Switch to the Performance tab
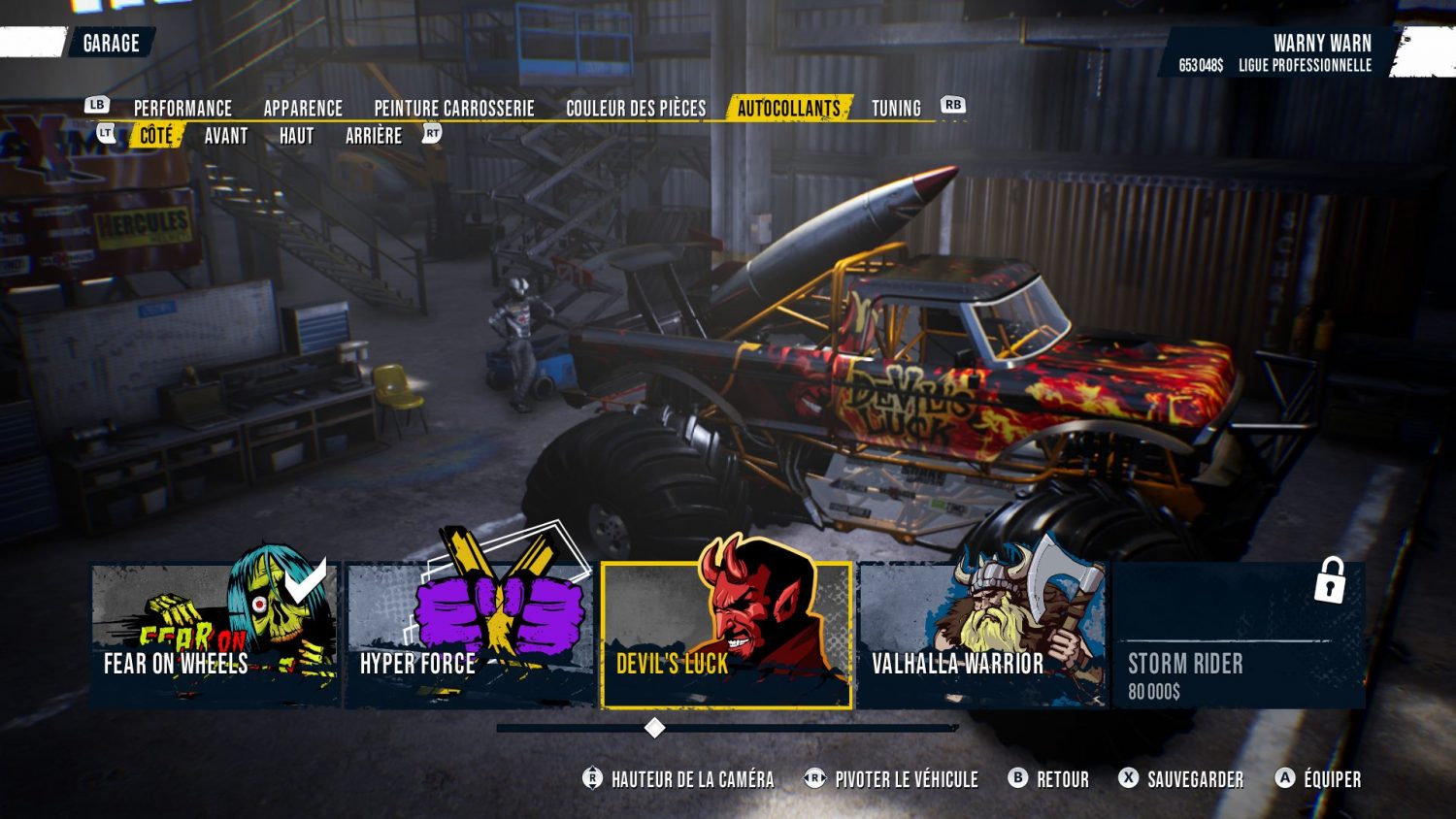 182,108
